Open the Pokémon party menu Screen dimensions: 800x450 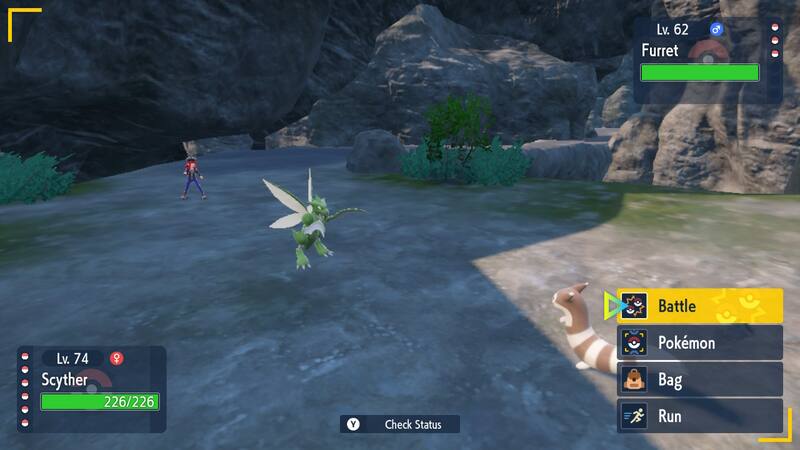[699, 343]
